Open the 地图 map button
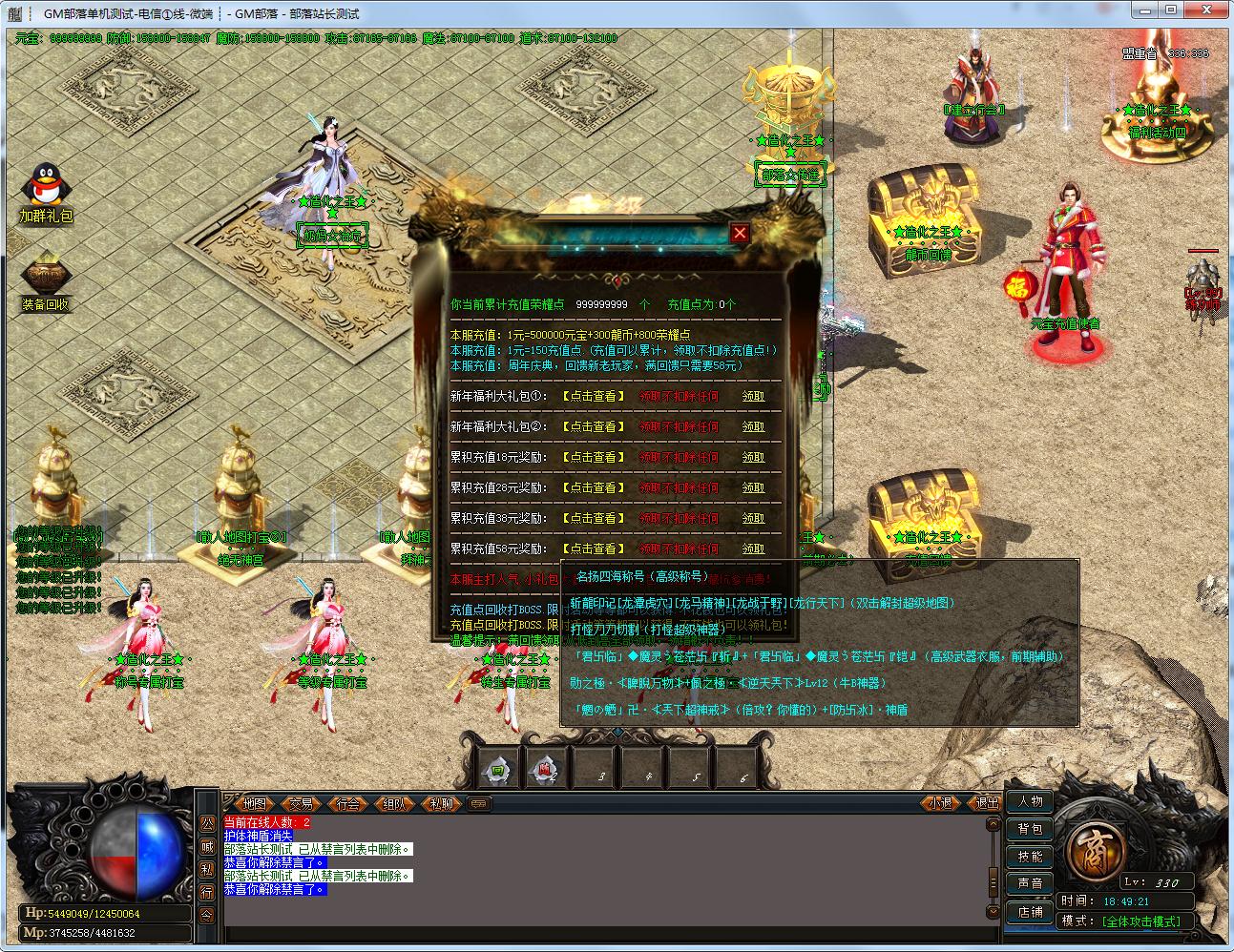The height and width of the screenshot is (952, 1234). (254, 803)
